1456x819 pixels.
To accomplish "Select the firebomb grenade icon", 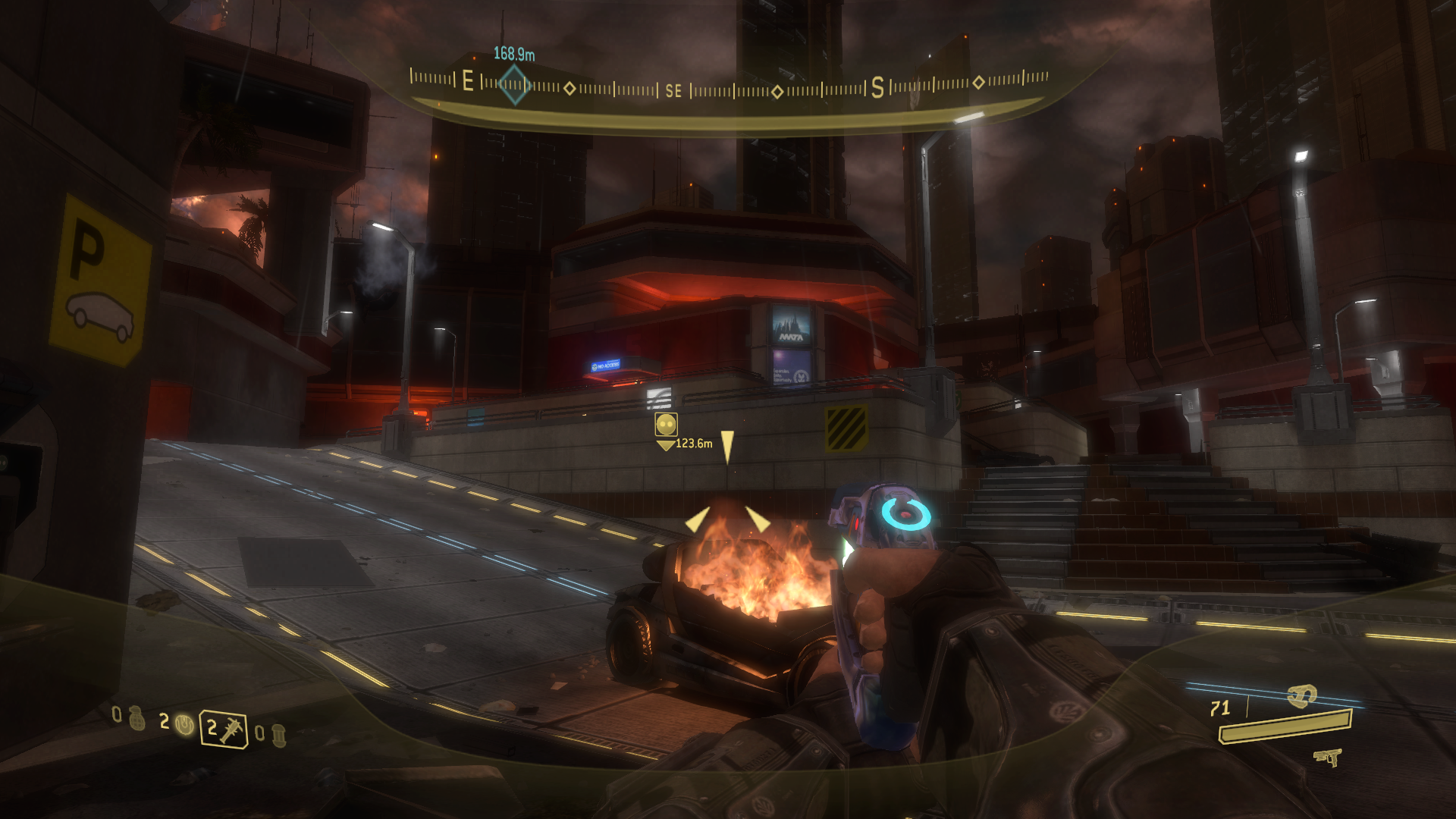I will (x=278, y=735).
